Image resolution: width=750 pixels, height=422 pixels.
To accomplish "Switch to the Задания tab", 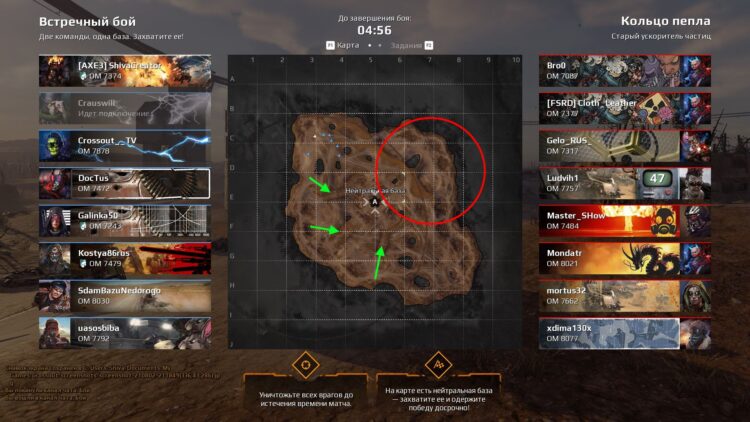I will (x=407, y=45).
